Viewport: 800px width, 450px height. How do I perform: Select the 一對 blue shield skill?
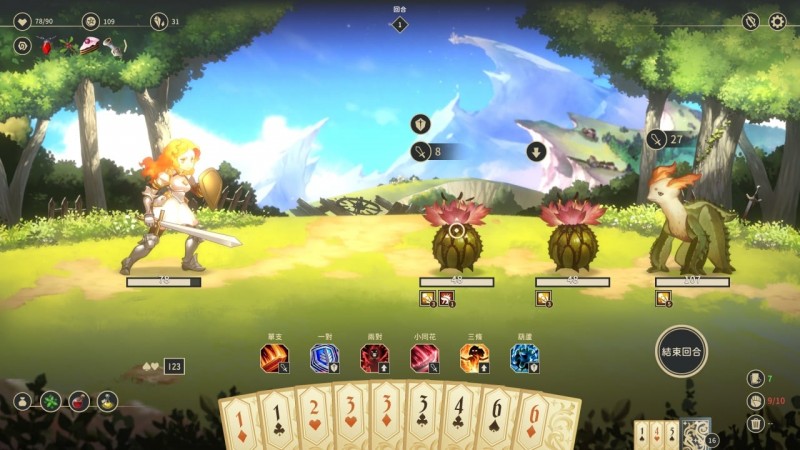[x=325, y=358]
